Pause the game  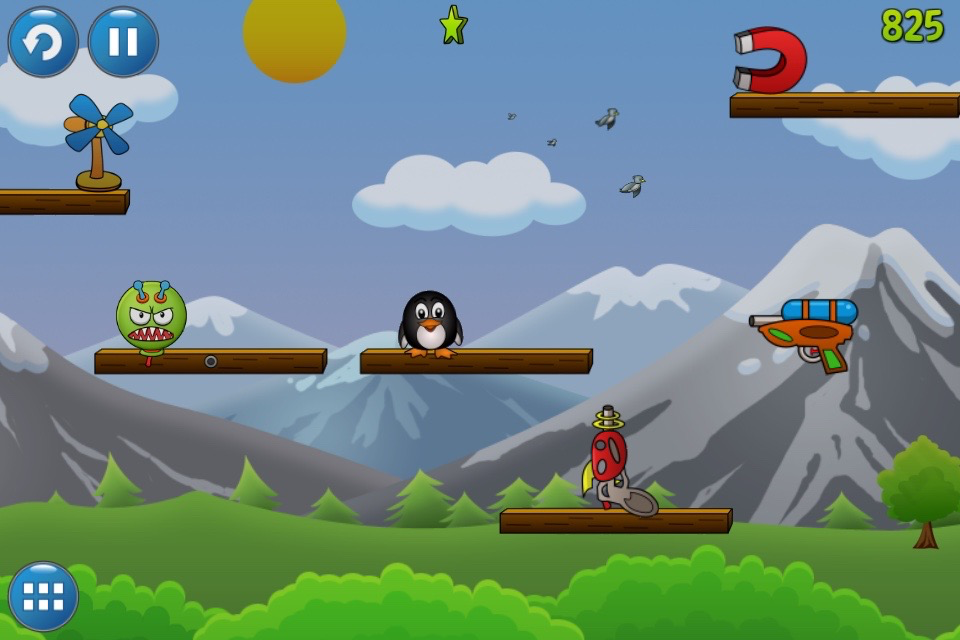tap(123, 42)
